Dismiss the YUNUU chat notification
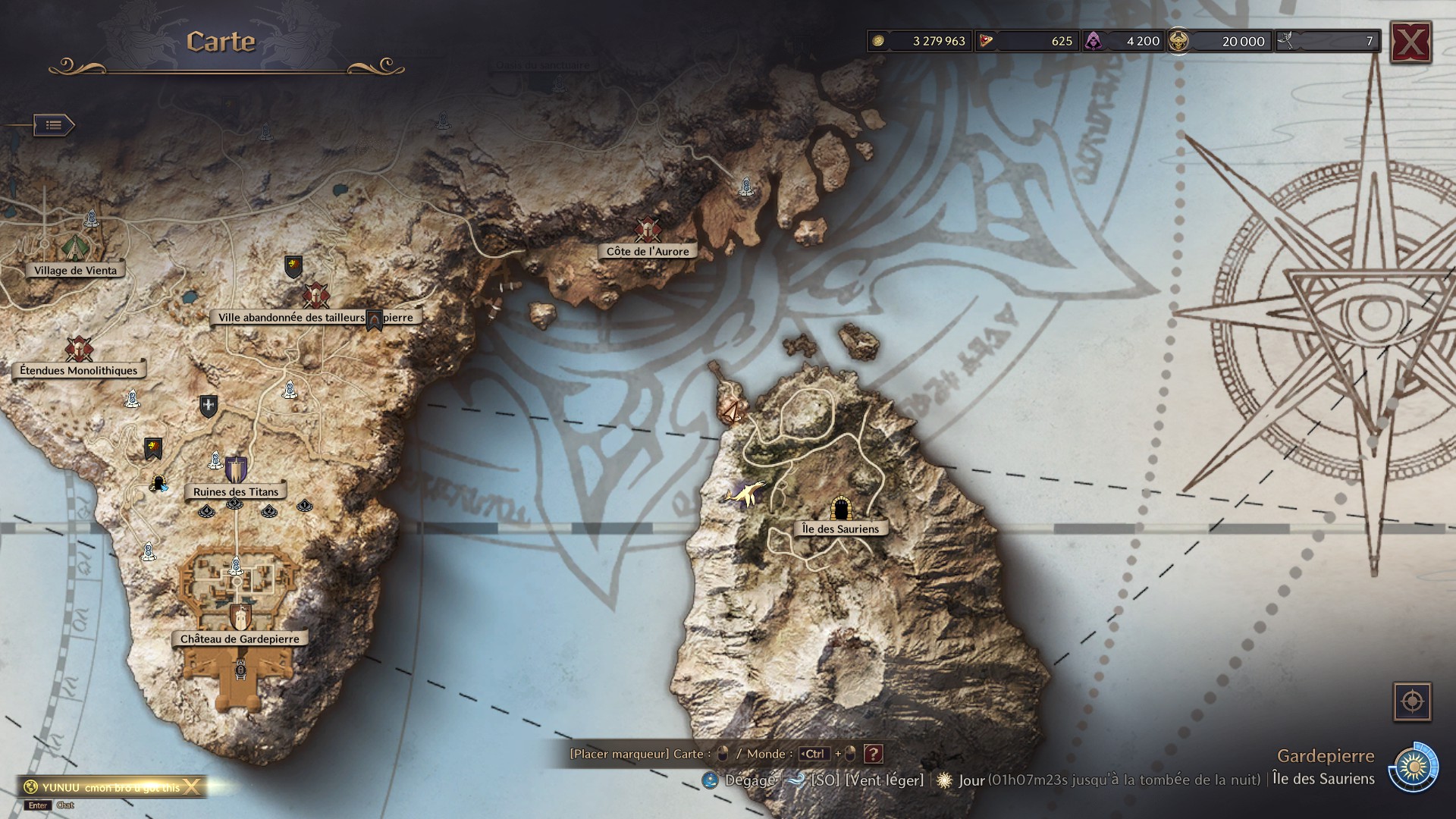Image resolution: width=1456 pixels, height=819 pixels. [x=192, y=787]
